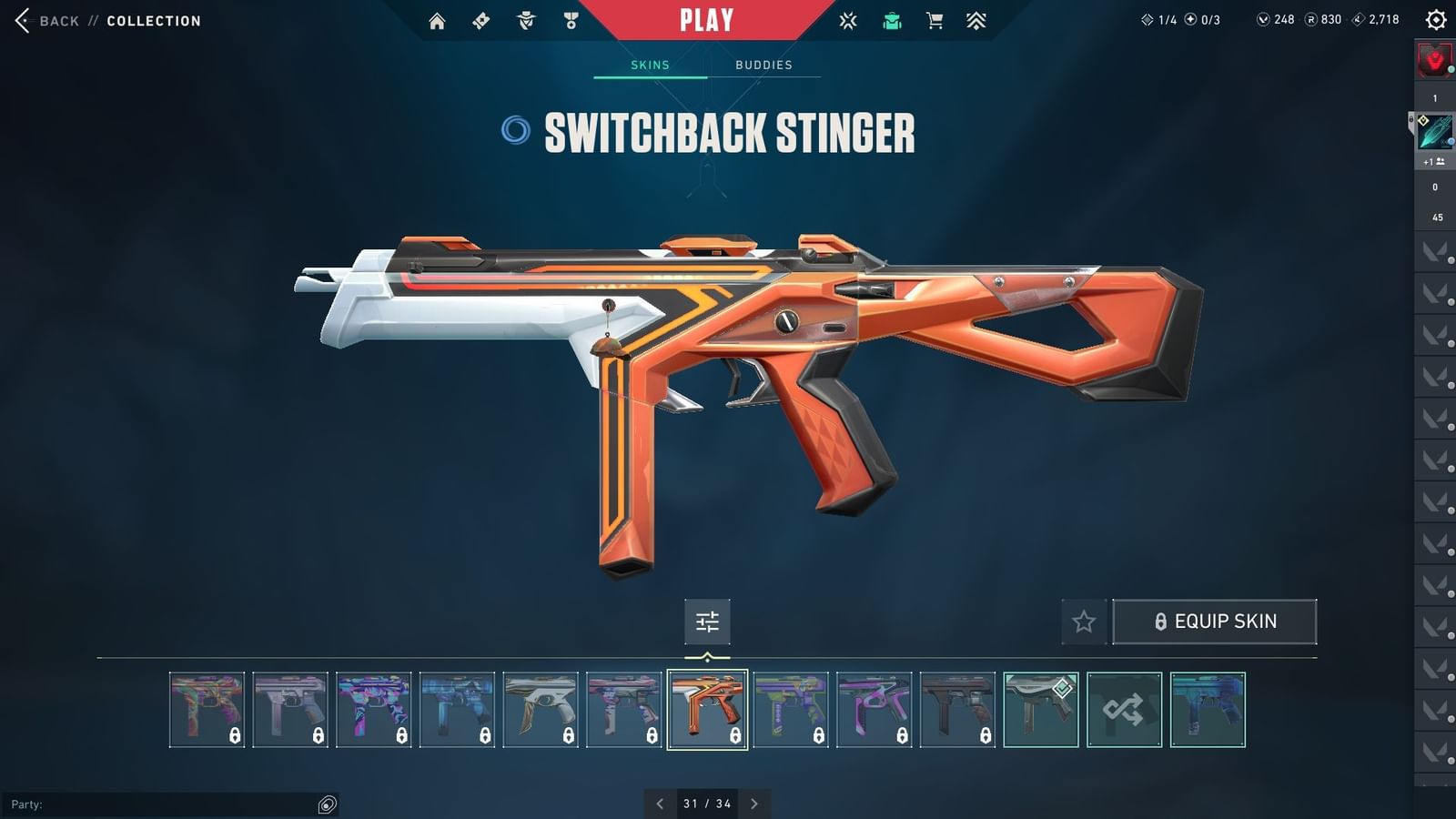Click the VCT Esports hub icon

[847, 20]
